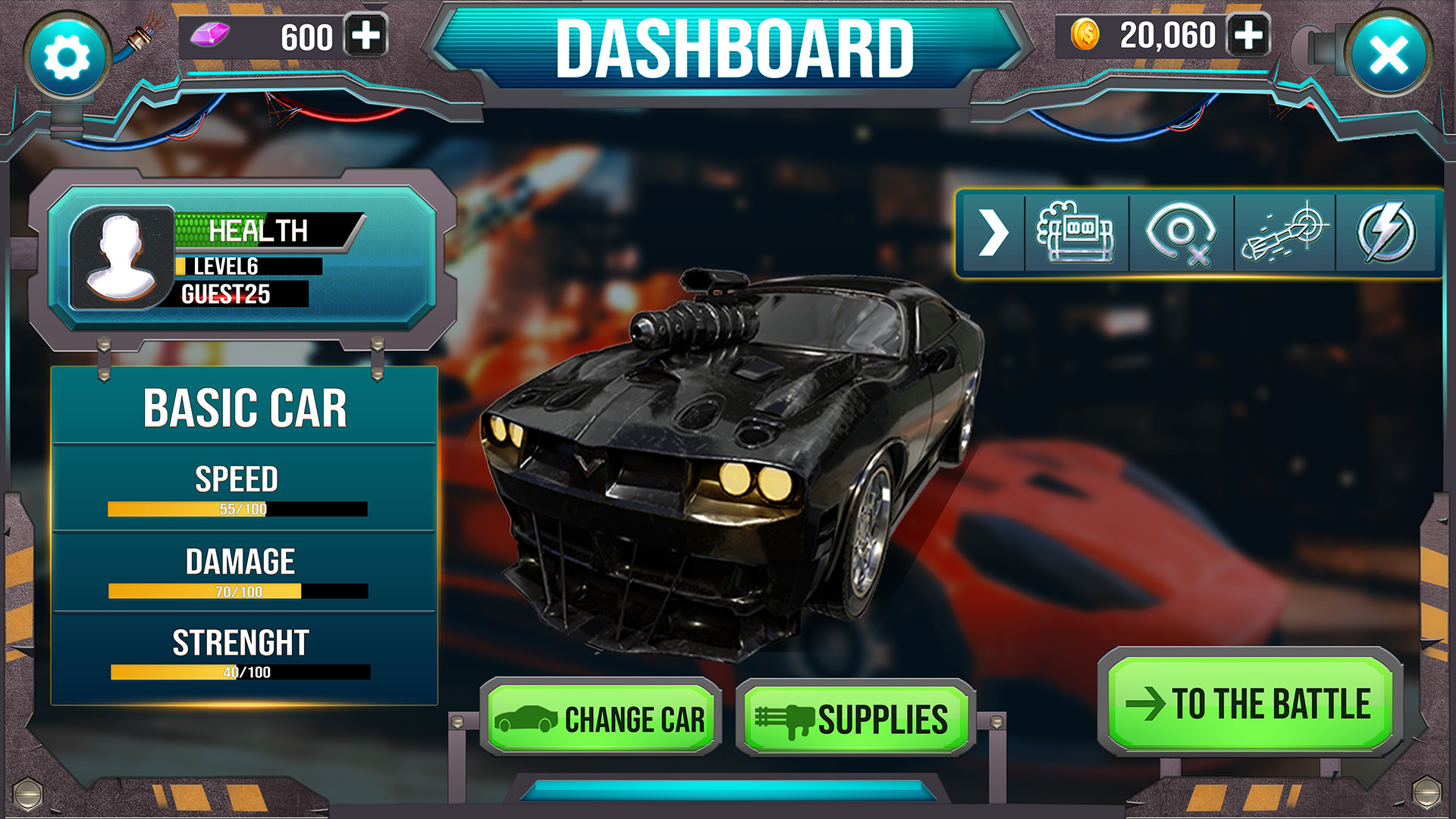Click the gold coin currency icon
Screen dimensions: 1456x819
1086,35
